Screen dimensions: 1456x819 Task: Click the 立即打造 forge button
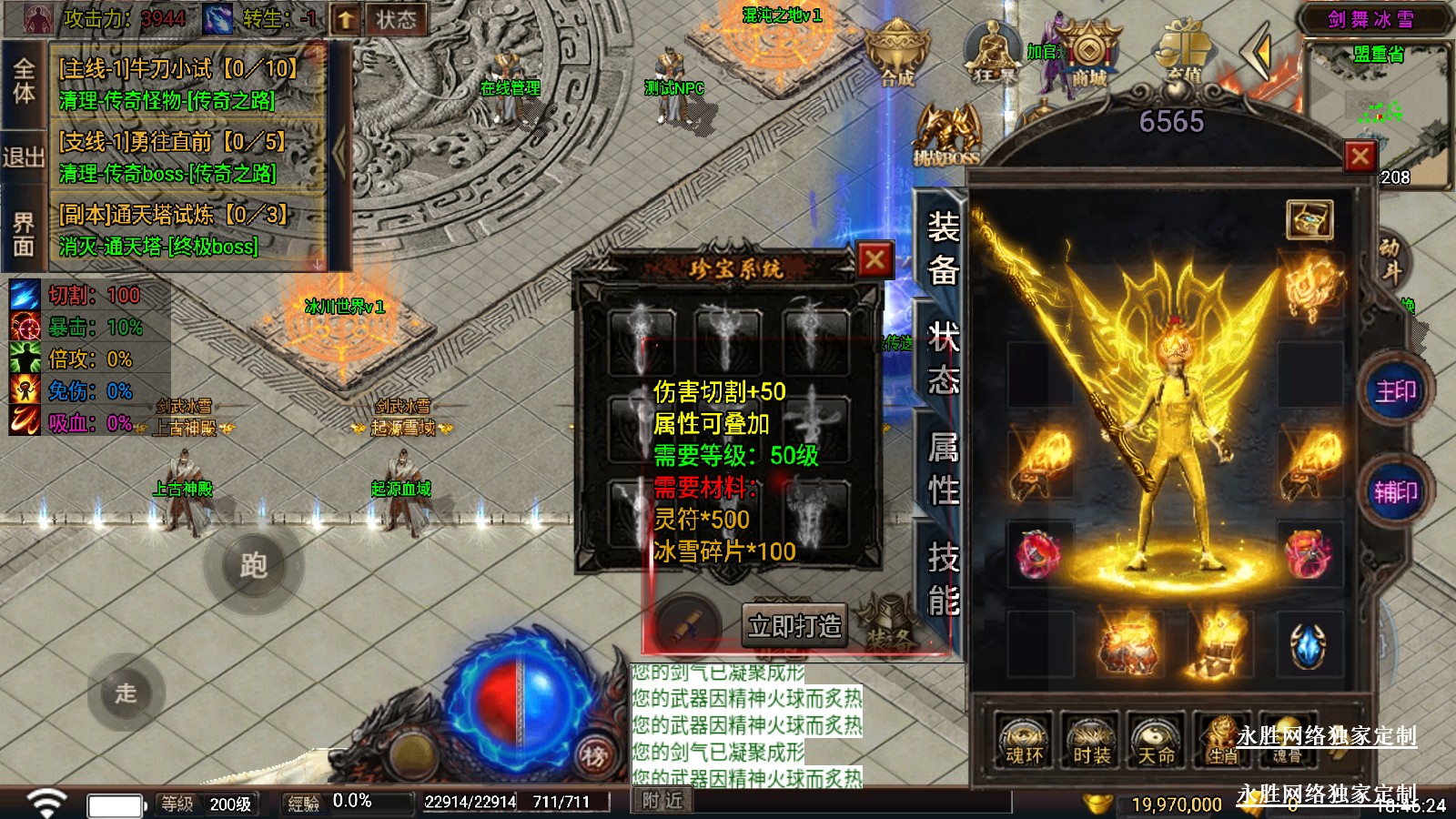794,626
